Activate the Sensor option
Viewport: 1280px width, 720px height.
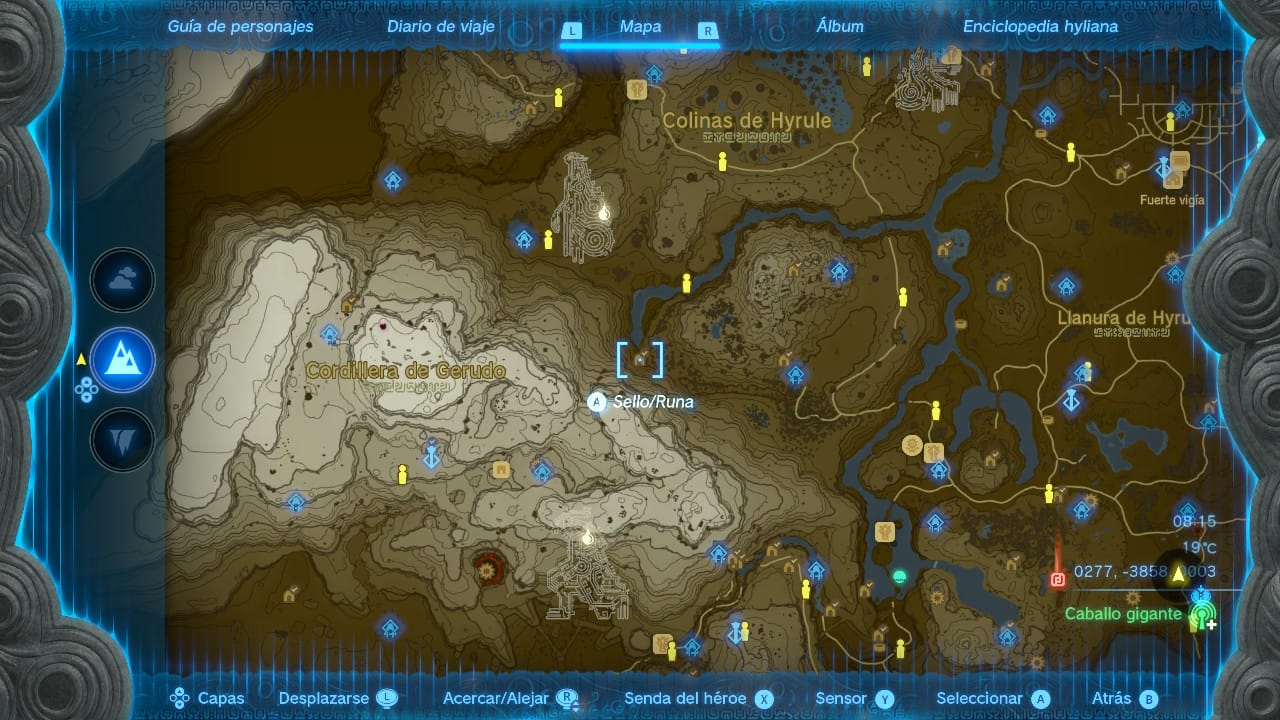(853, 699)
